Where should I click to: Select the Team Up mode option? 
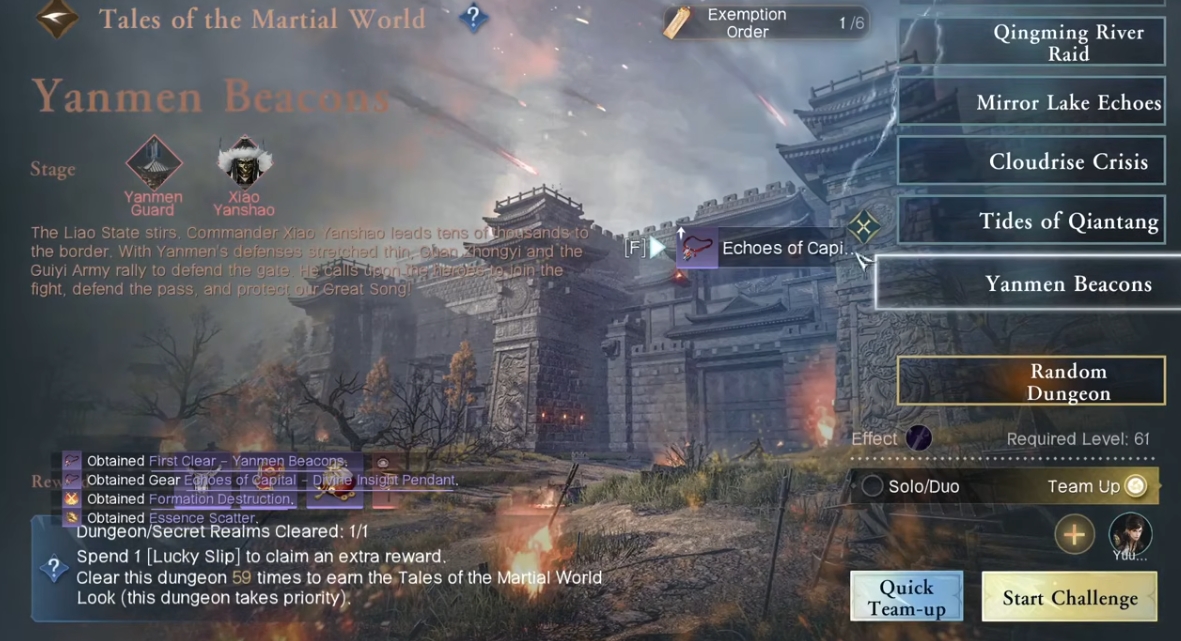(1135, 486)
